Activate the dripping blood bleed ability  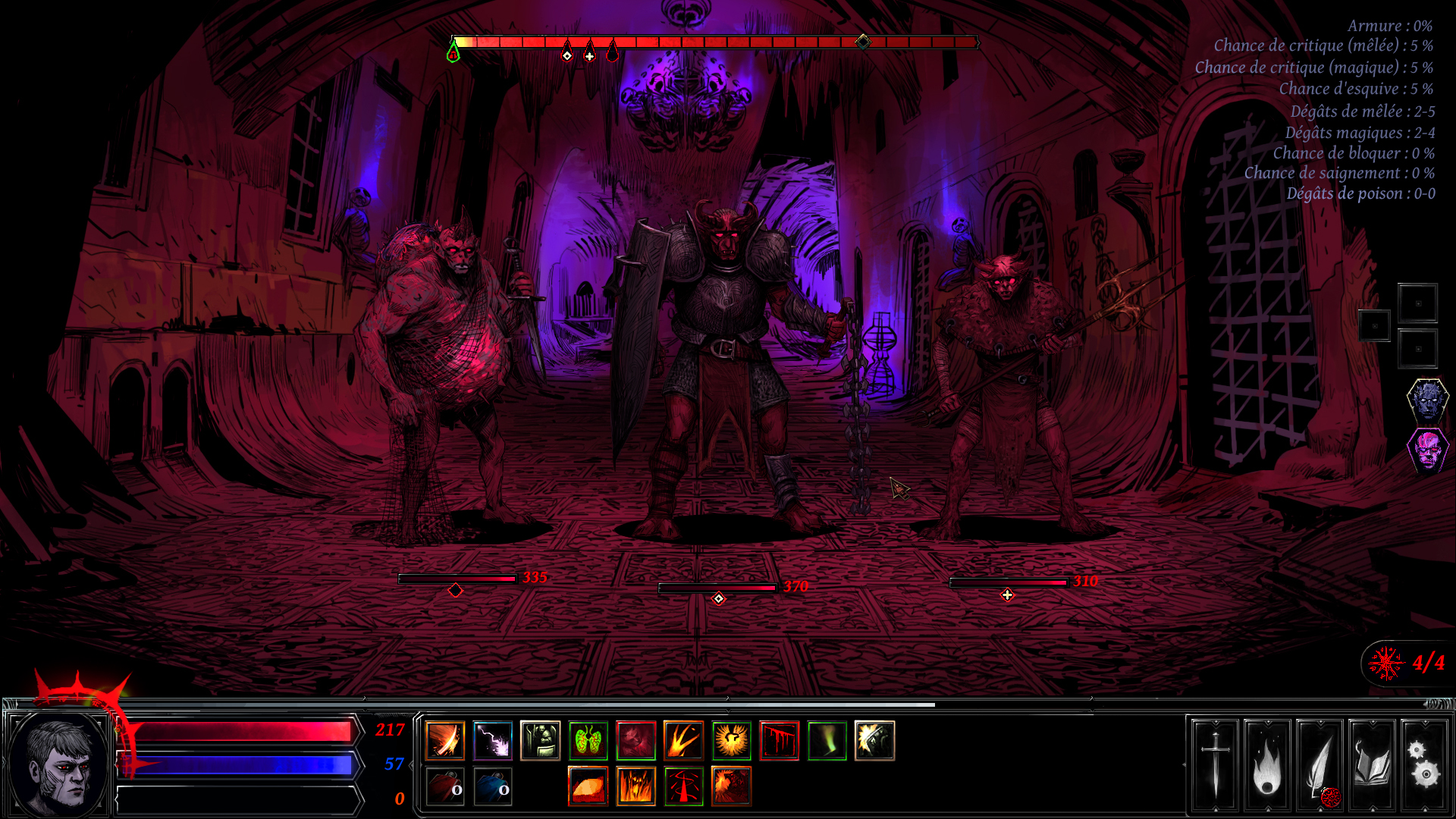(x=778, y=741)
